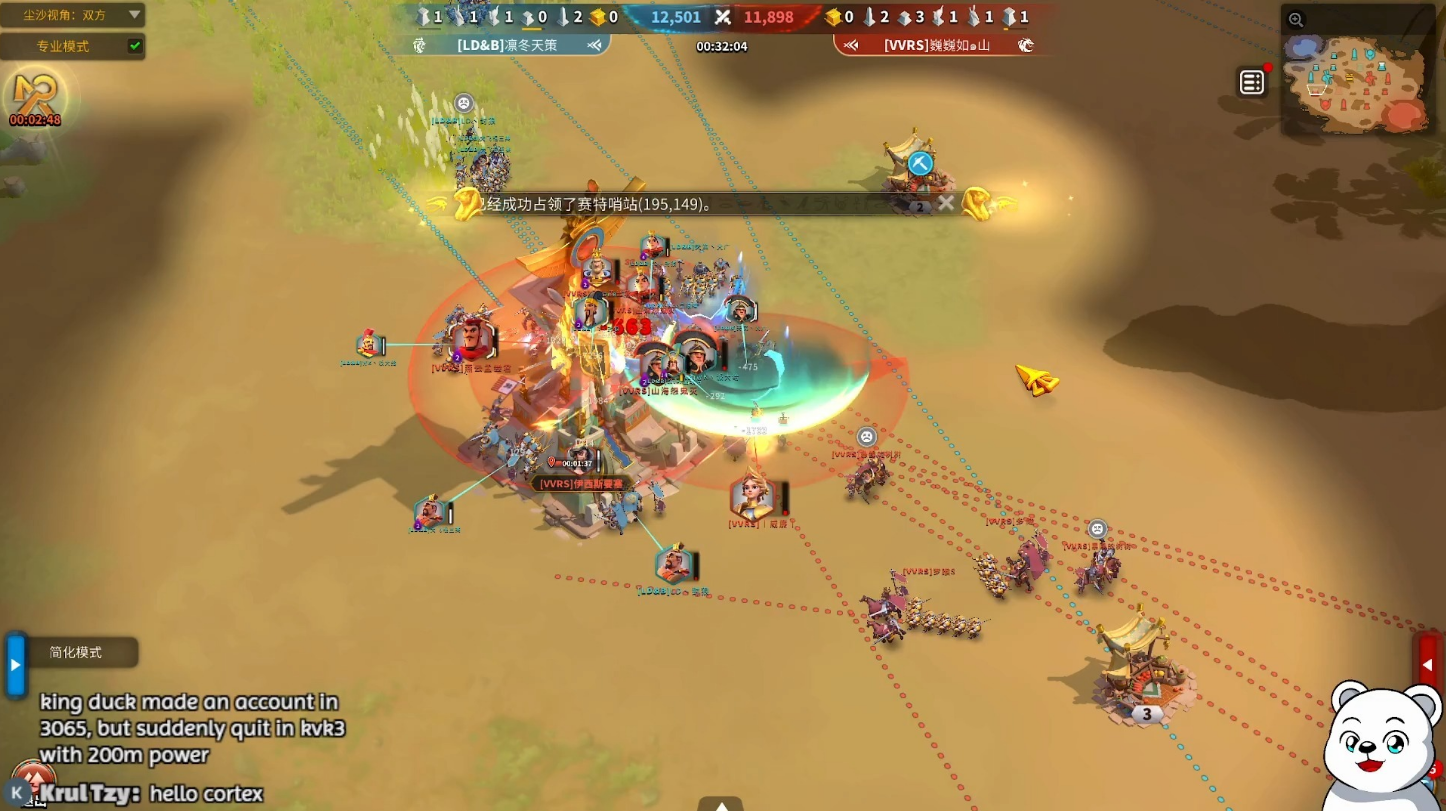1446x811 pixels.
Task: Close the outpost capture notification banner
Action: pyautogui.click(x=946, y=203)
